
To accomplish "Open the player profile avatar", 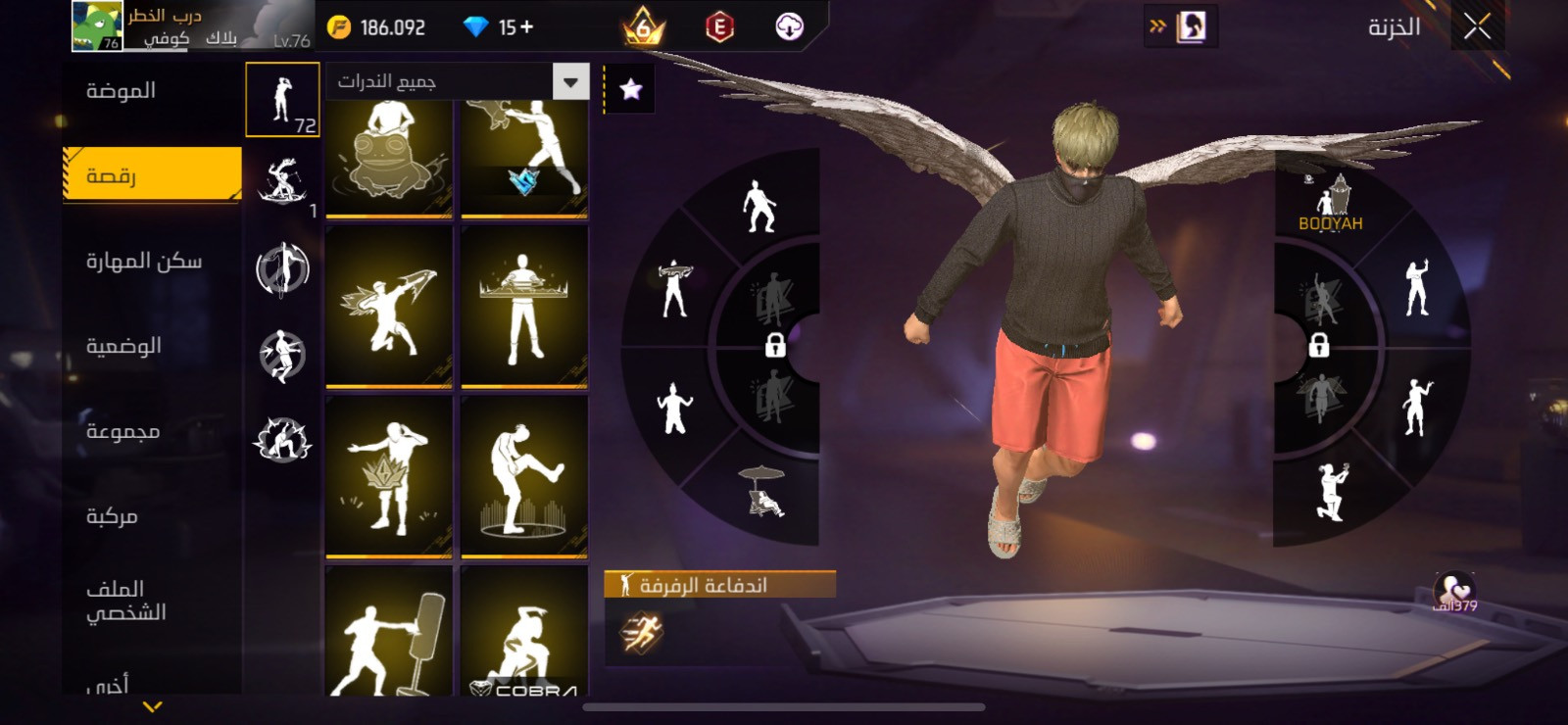I will (97, 25).
